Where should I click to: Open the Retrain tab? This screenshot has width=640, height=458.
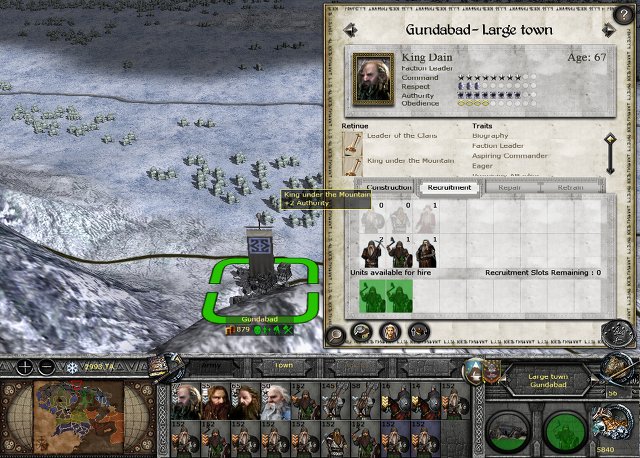[570, 187]
